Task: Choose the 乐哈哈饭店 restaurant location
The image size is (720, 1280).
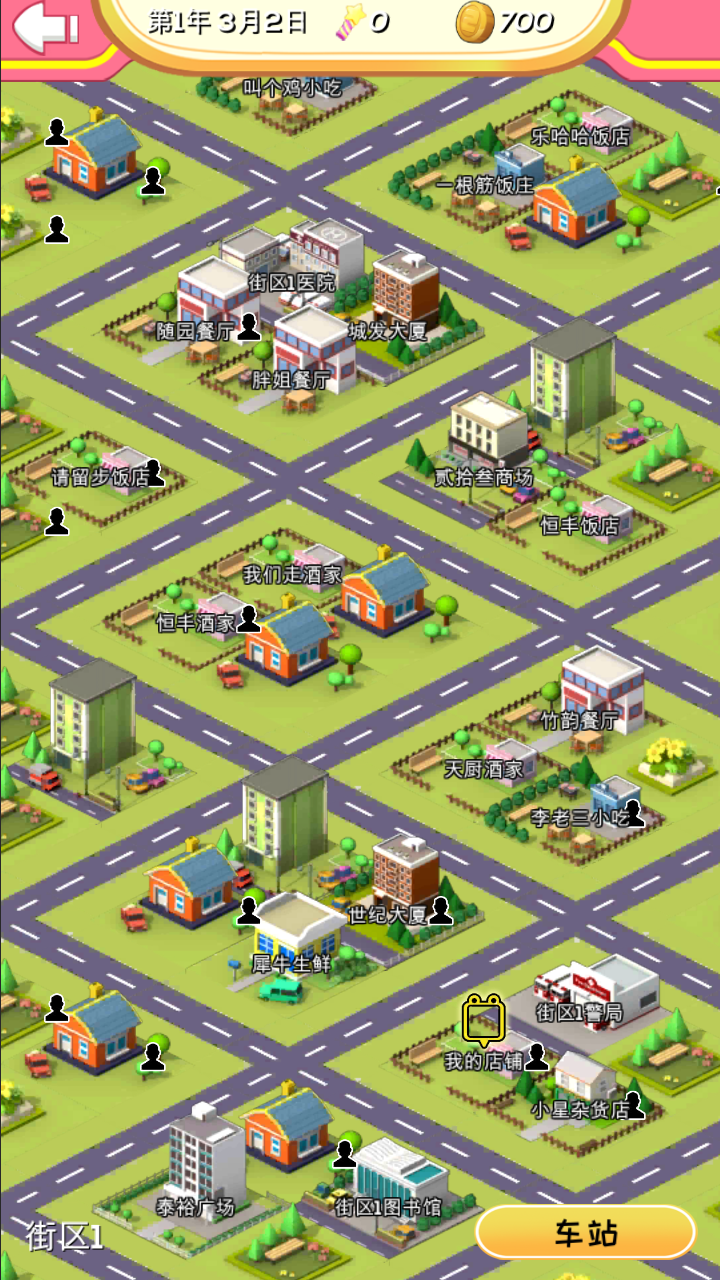Action: (x=580, y=137)
